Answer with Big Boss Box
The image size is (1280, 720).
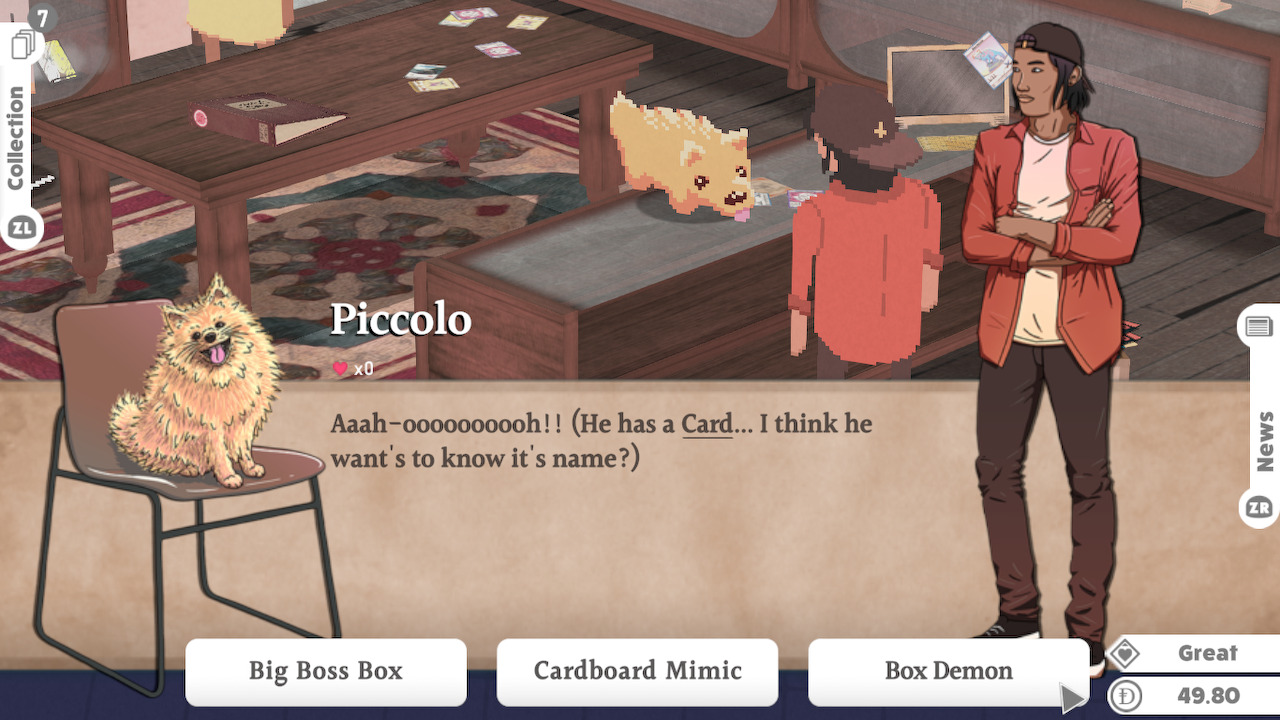tap(326, 672)
